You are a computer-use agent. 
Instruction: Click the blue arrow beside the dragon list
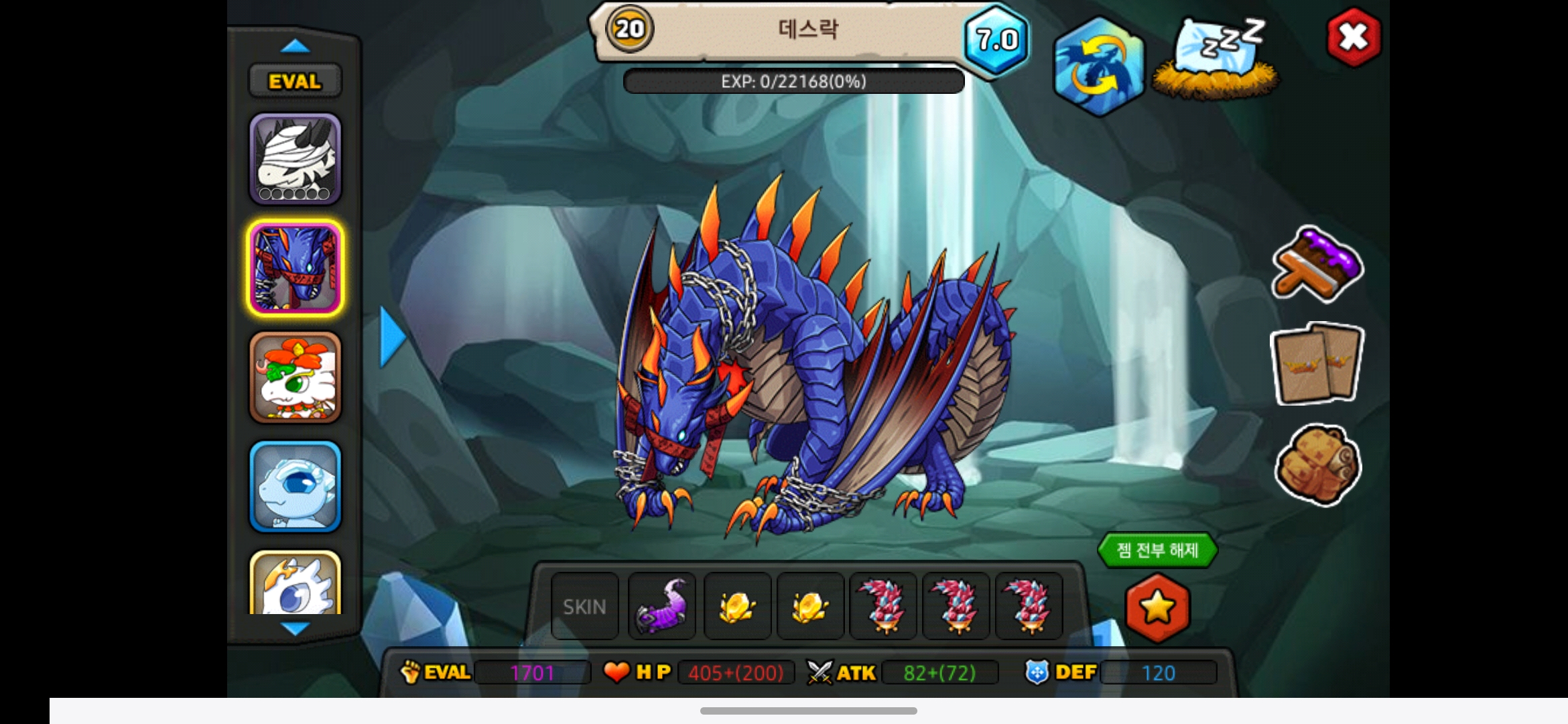[x=392, y=337]
